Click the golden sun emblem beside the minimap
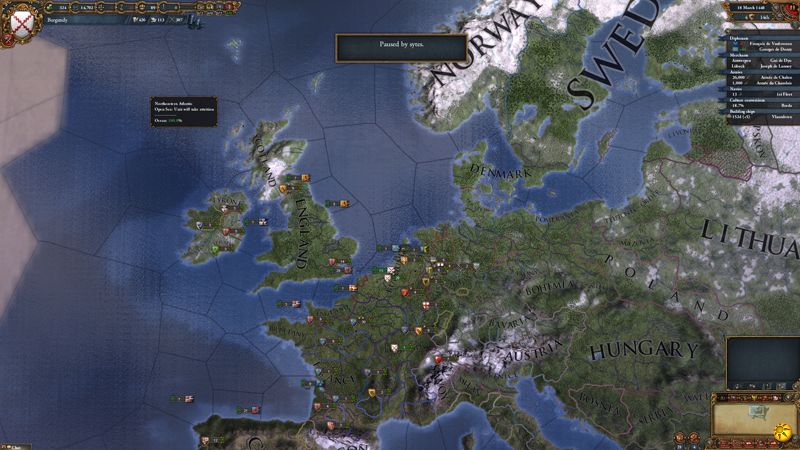The image size is (800, 450). 783,432
